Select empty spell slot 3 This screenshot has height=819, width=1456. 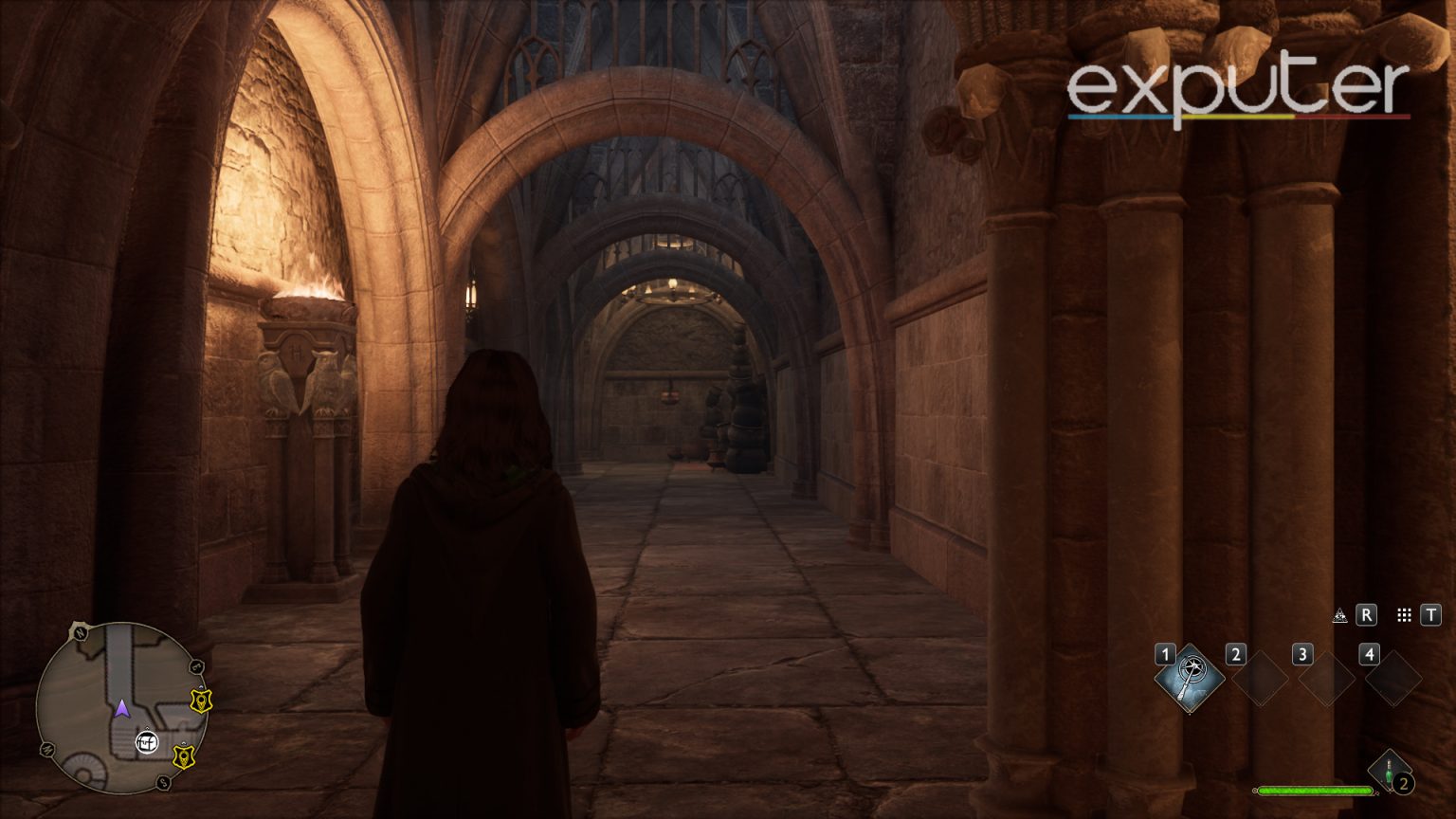(x=1326, y=681)
